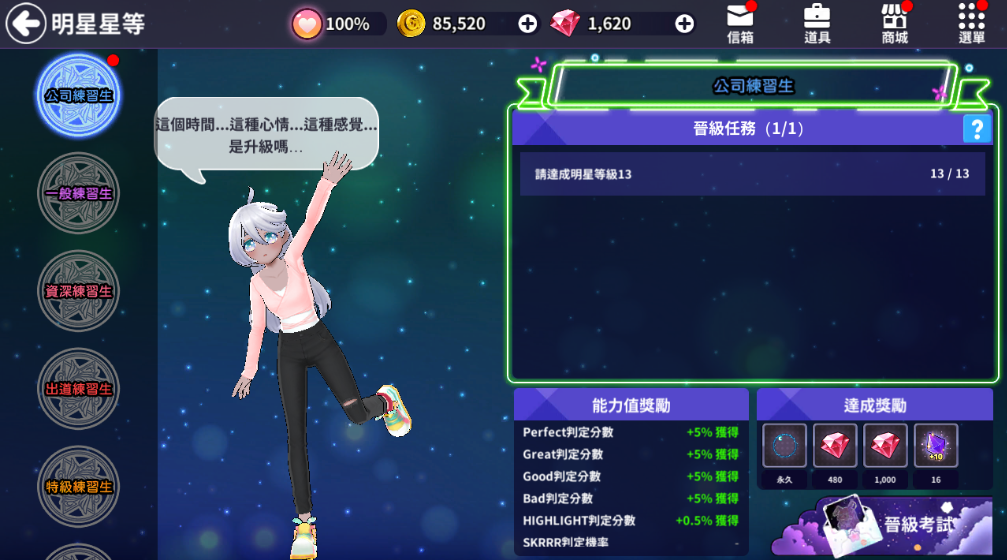1007x560 pixels.
Task: Buy more red gems with plus button
Action: [x=685, y=24]
